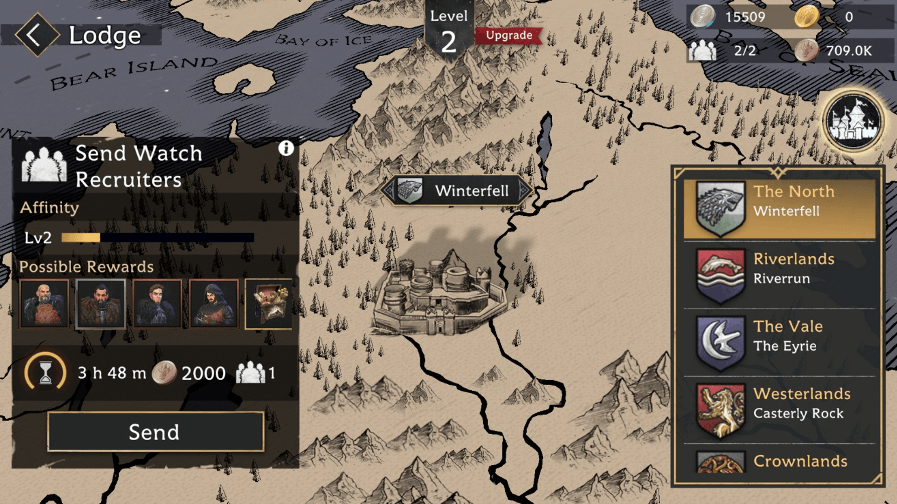View the treasure chest reward
Screen dimensions: 897x504
pos(269,304)
